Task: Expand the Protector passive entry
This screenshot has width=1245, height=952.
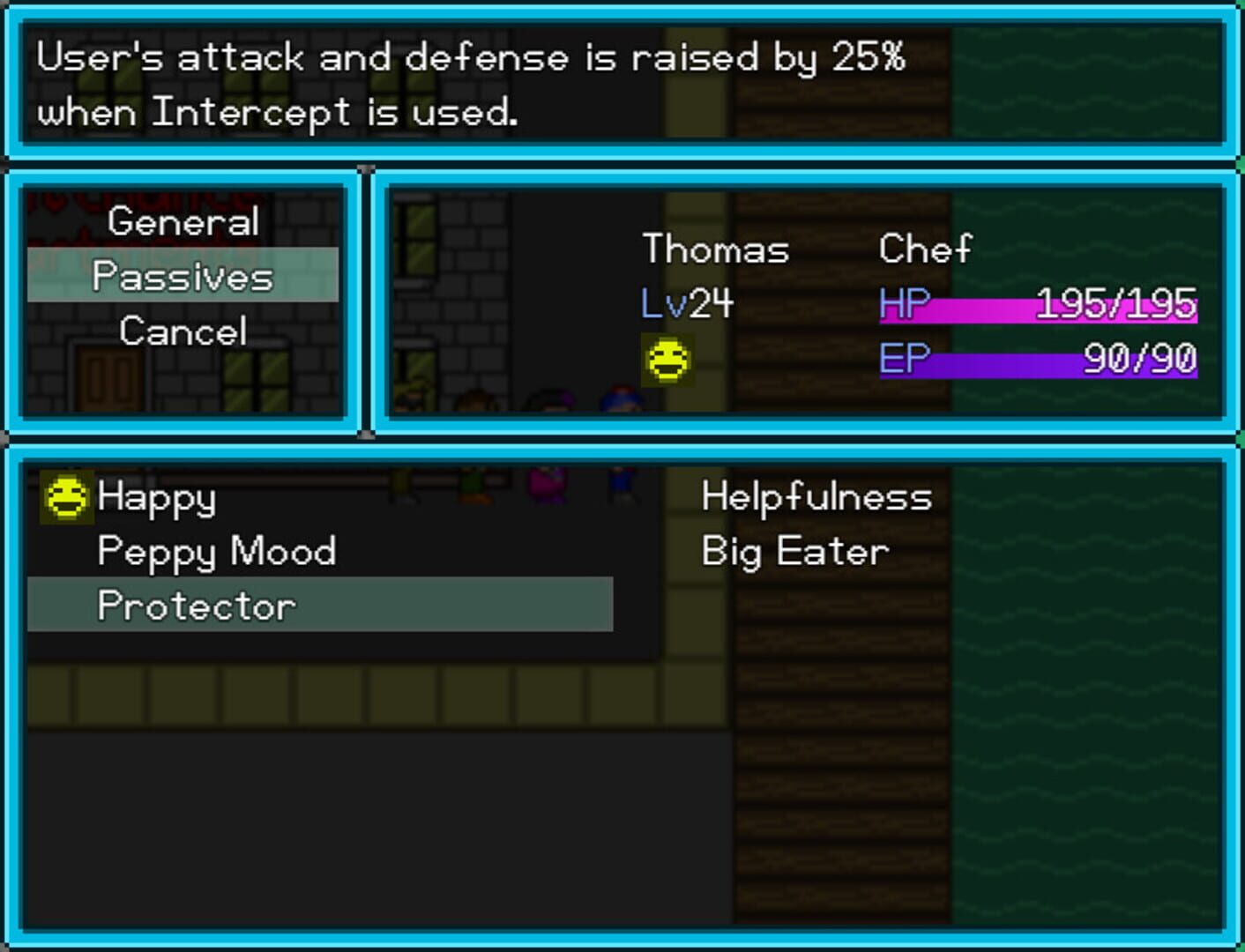Action: (x=196, y=605)
